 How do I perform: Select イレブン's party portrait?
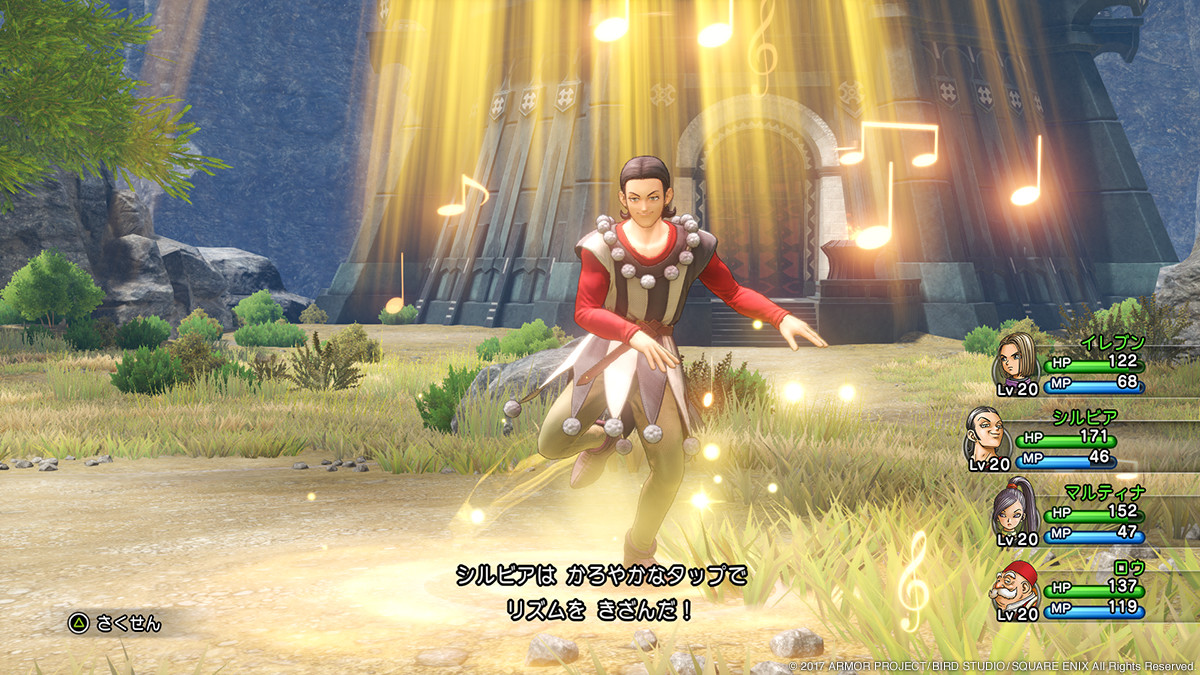point(1017,361)
